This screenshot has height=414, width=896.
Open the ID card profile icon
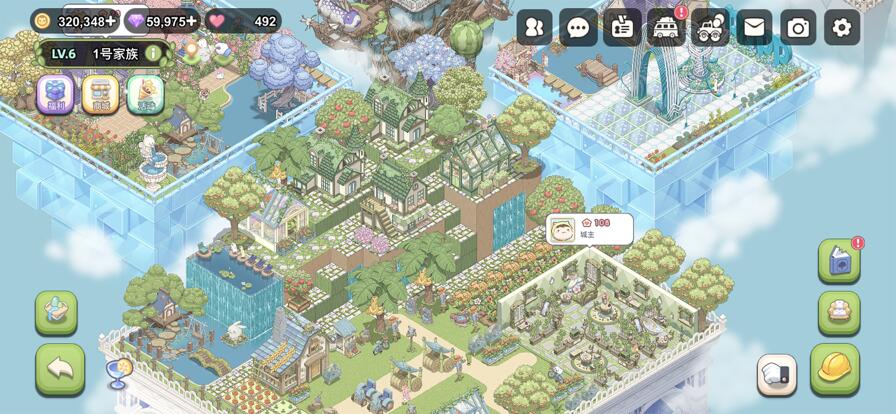coord(622,27)
